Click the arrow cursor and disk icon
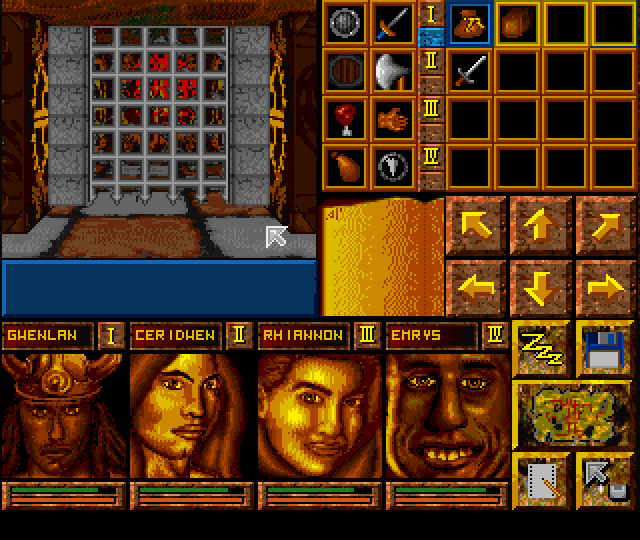Image resolution: width=640 pixels, height=540 pixels. click(604, 476)
